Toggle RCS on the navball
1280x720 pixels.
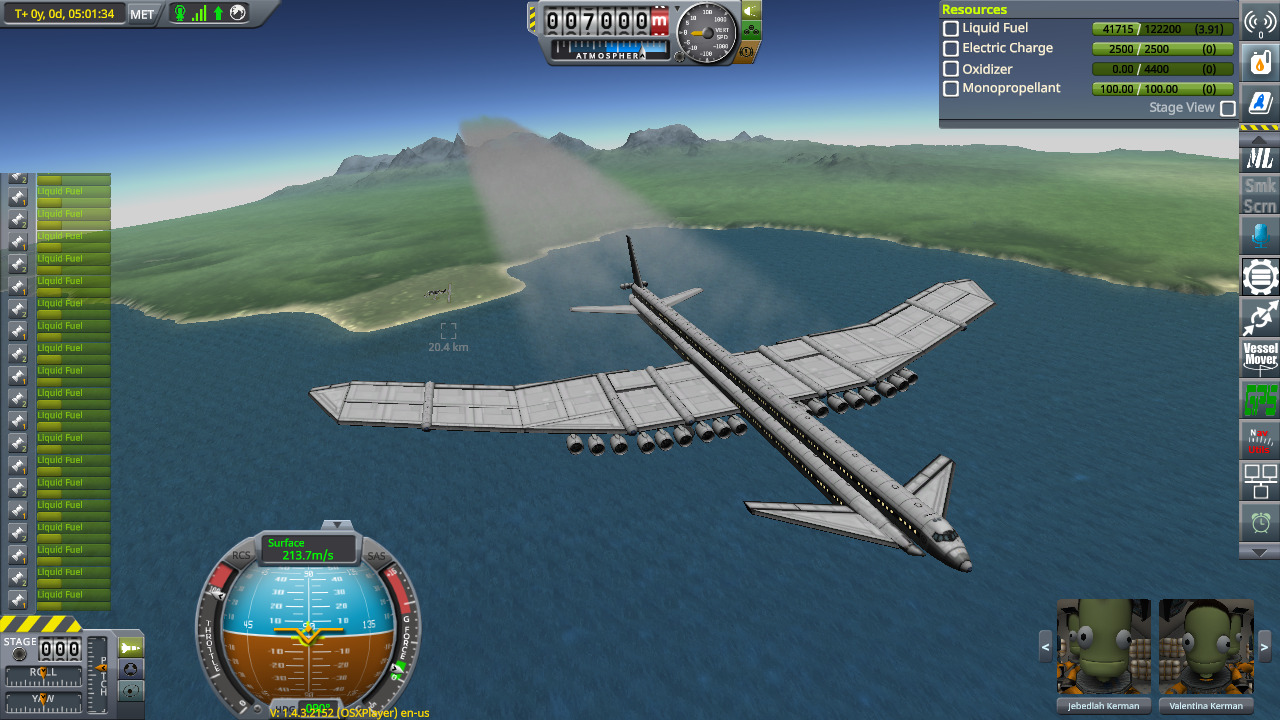coord(242,555)
